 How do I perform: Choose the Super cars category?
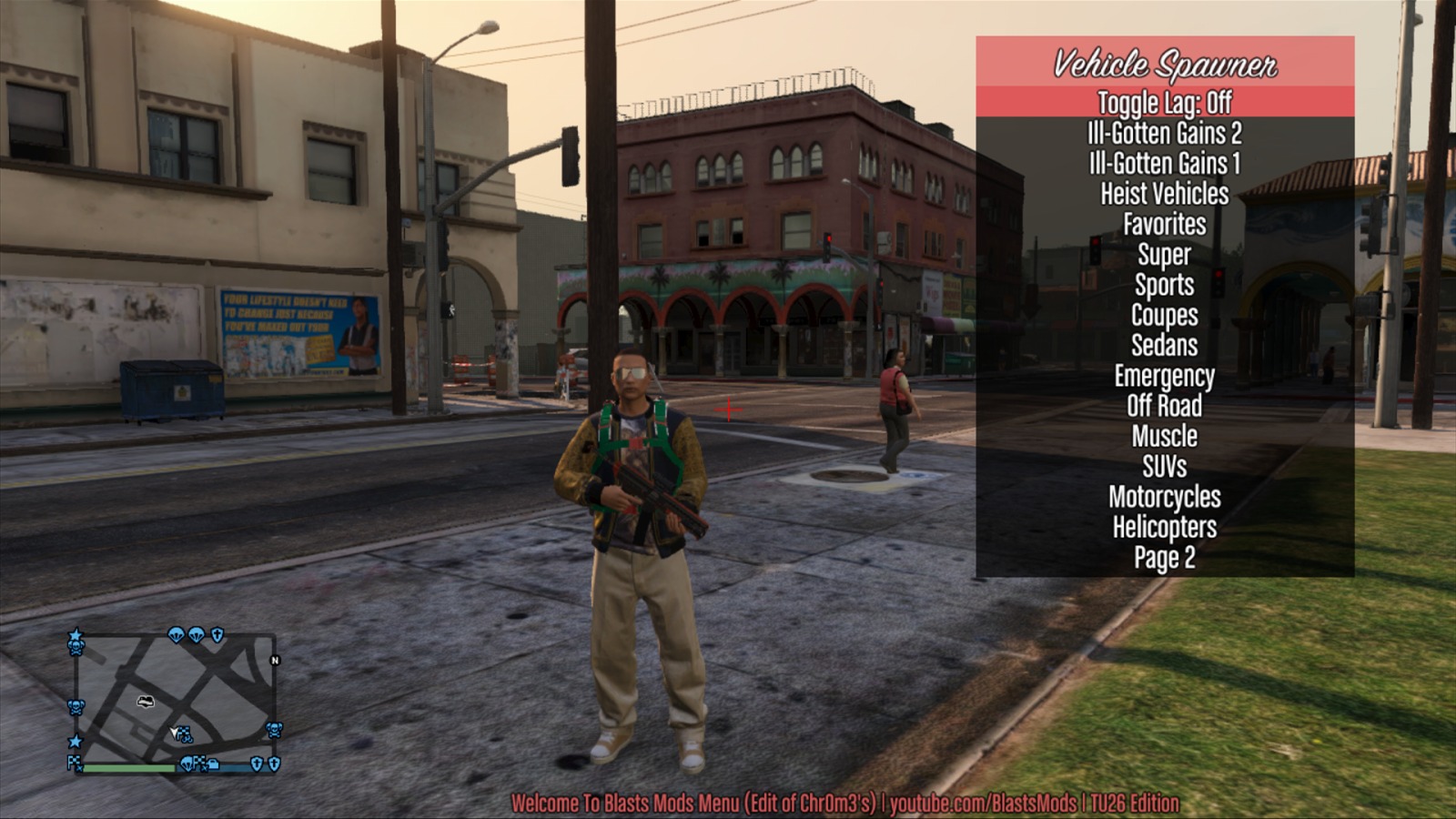(x=1164, y=255)
